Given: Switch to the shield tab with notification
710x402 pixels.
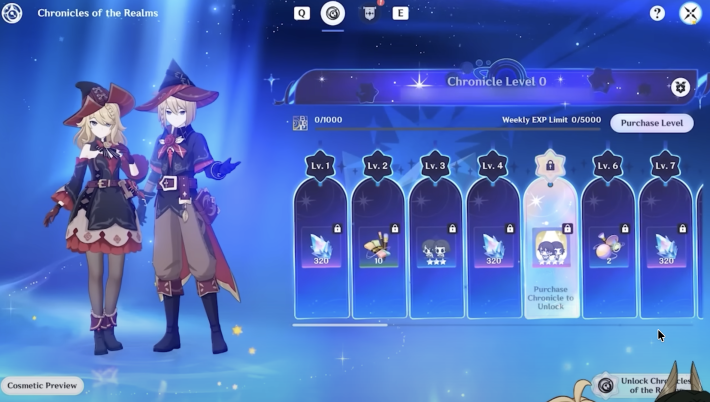Looking at the screenshot, I should pyautogui.click(x=367, y=13).
